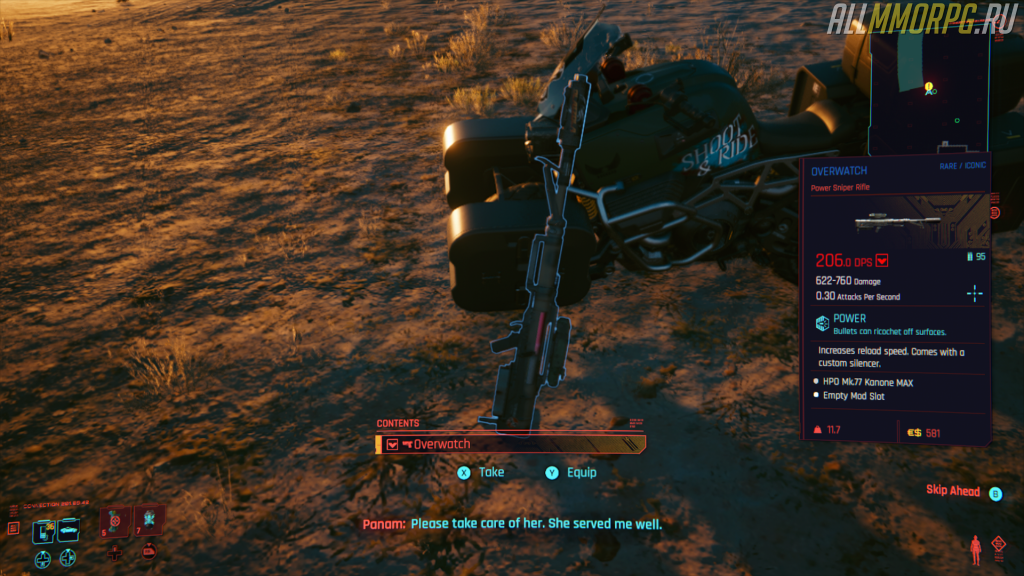This screenshot has width=1024, height=576.
Task: Open the phone quick slot
Action: tap(44, 532)
